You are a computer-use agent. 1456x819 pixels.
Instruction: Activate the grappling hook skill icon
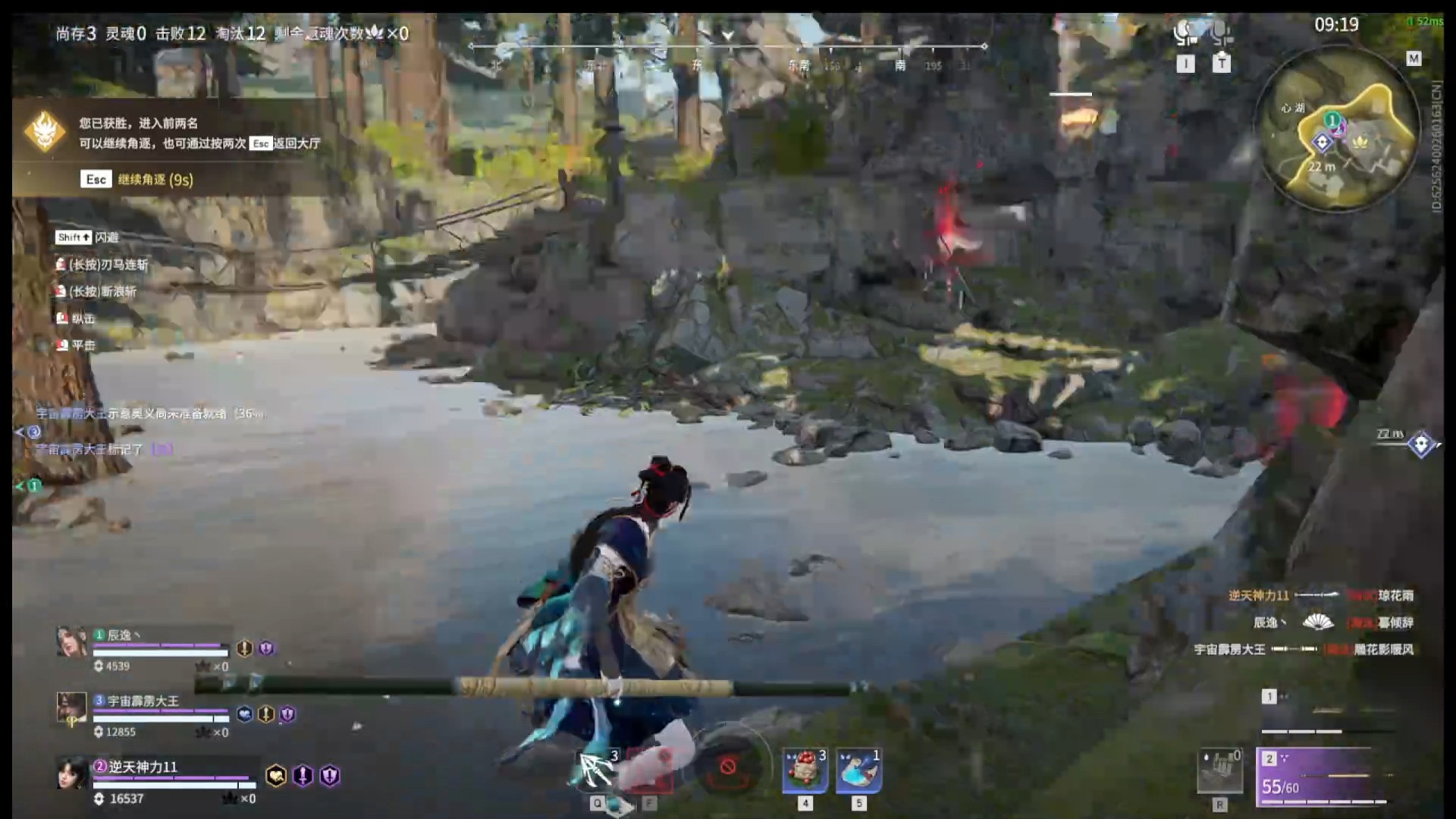coord(598,770)
